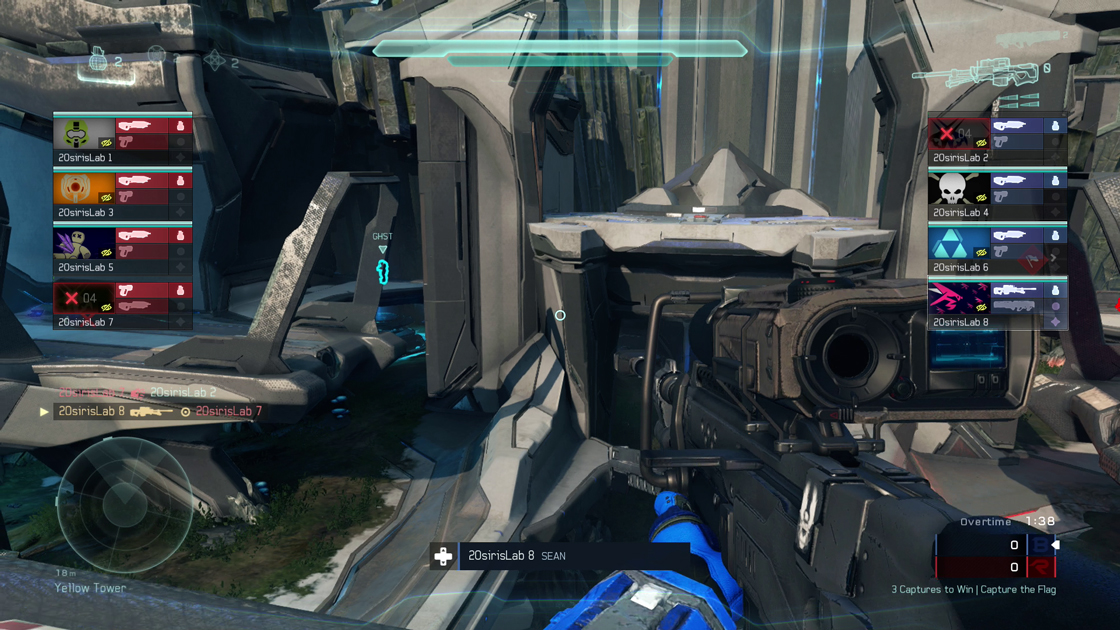Click the circular motion tracker radar
The width and height of the screenshot is (1120, 630).
(124, 504)
